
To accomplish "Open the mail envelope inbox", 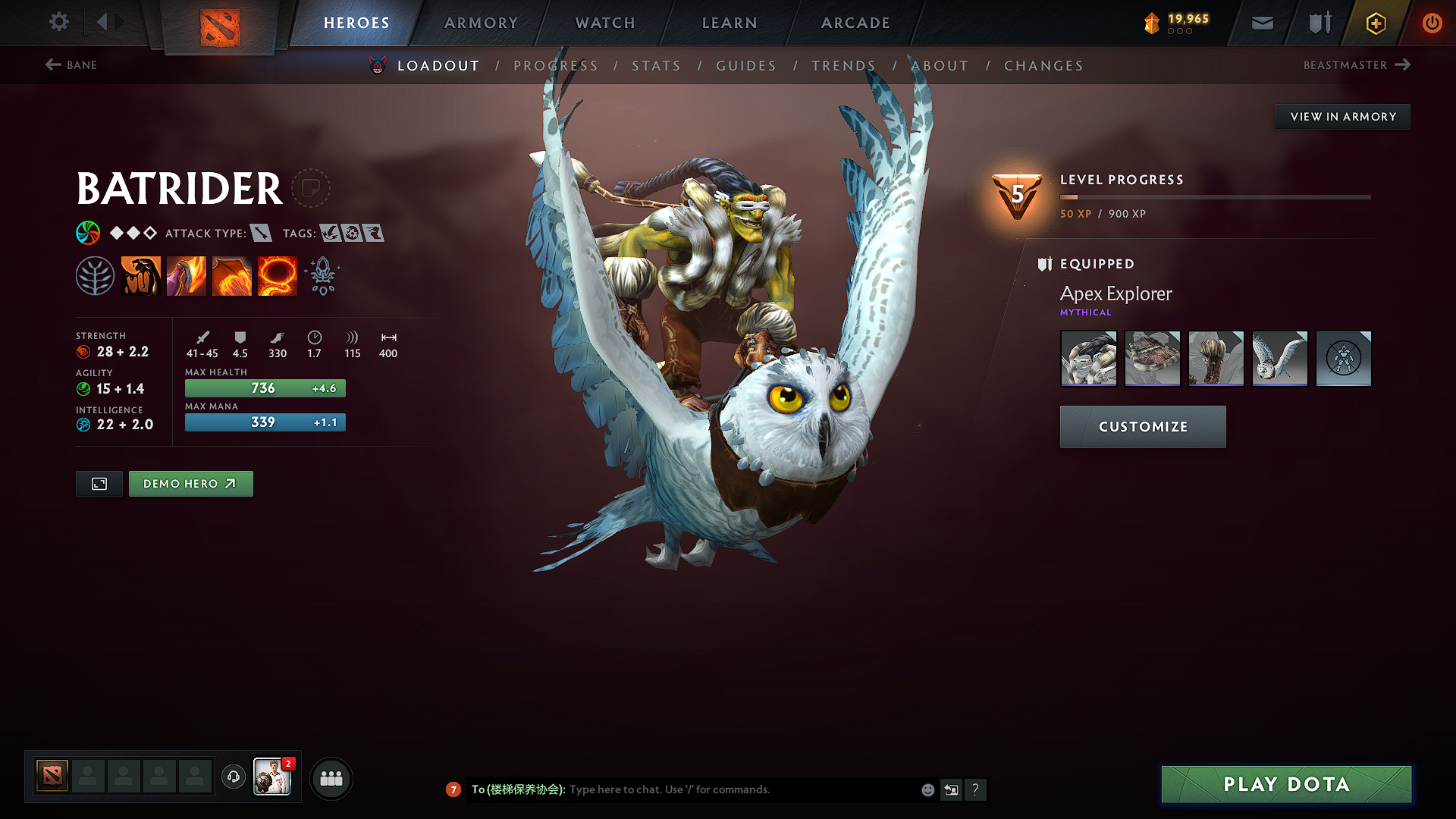I will pos(1263,23).
